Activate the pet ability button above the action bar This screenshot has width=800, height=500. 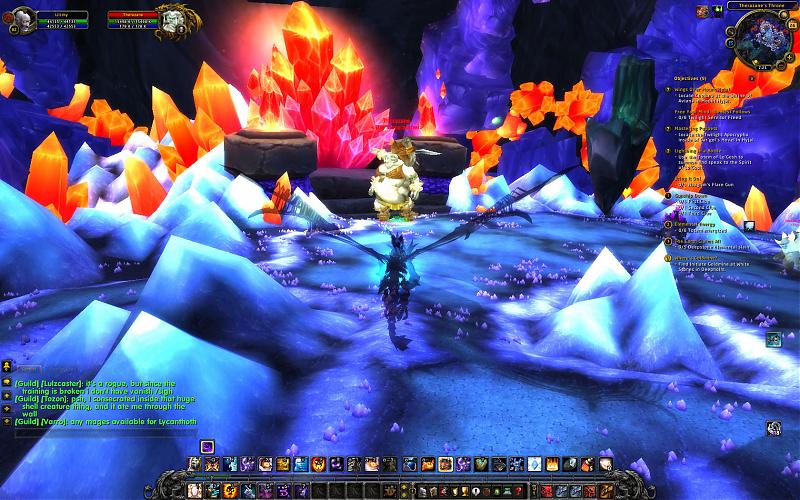pyautogui.click(x=206, y=446)
